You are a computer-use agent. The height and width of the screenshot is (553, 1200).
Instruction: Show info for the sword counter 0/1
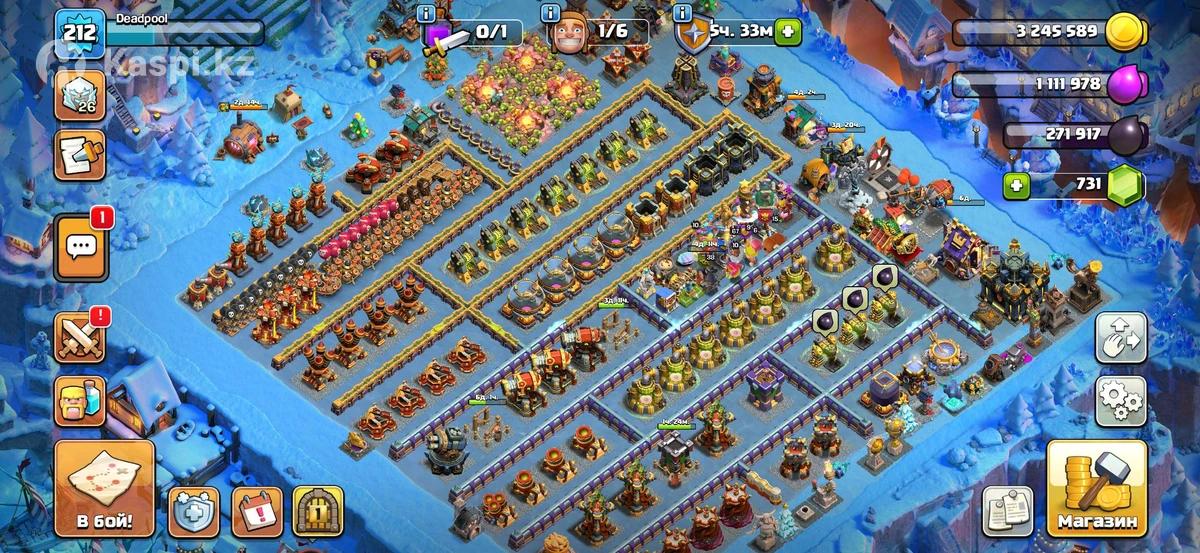point(428,14)
